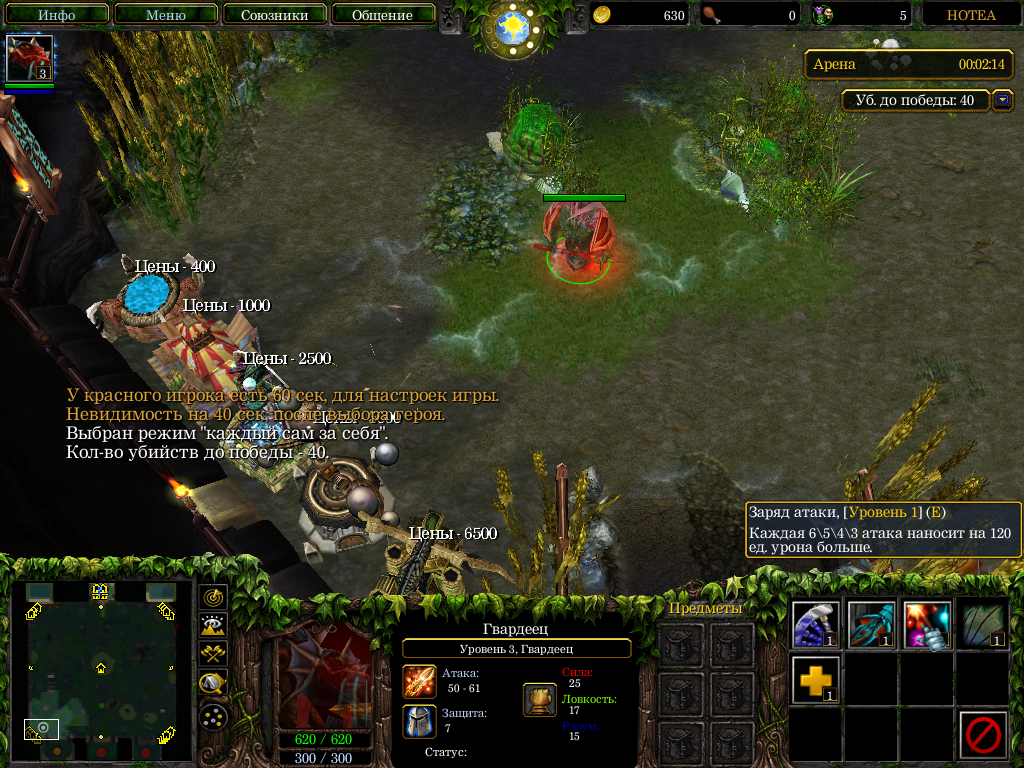Select the colorful glowing orbs ability
The width and height of the screenshot is (1024, 768).
(x=926, y=625)
